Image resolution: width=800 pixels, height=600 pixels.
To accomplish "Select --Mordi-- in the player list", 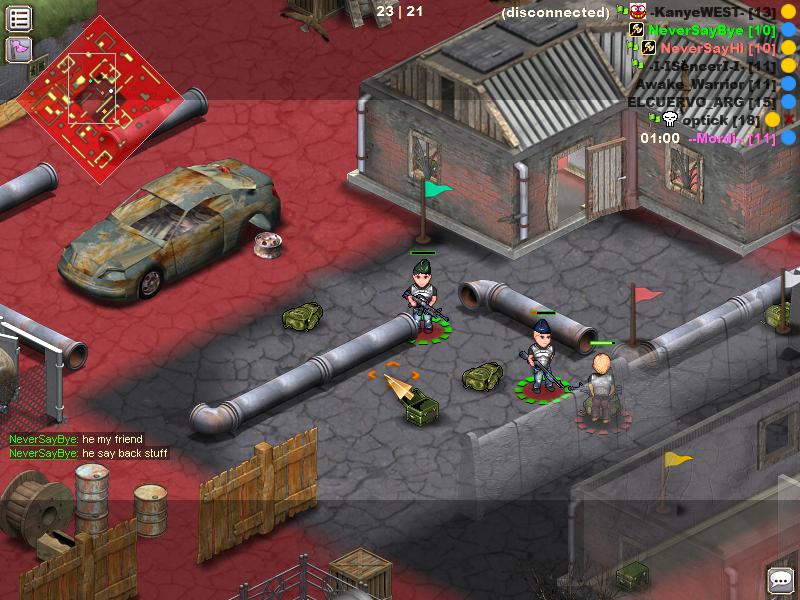I will [732, 138].
